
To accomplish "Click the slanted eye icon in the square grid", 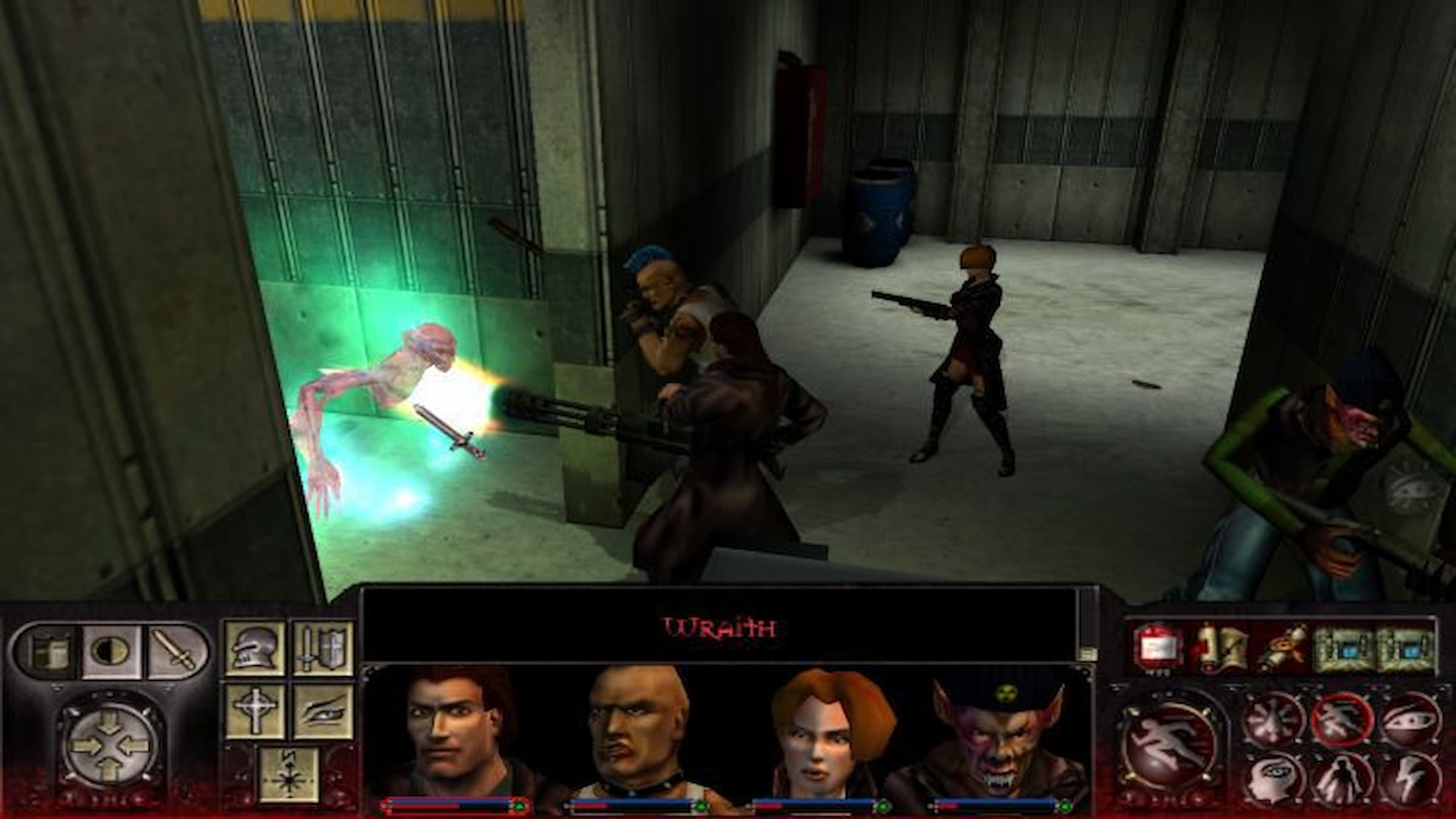I will tap(322, 711).
